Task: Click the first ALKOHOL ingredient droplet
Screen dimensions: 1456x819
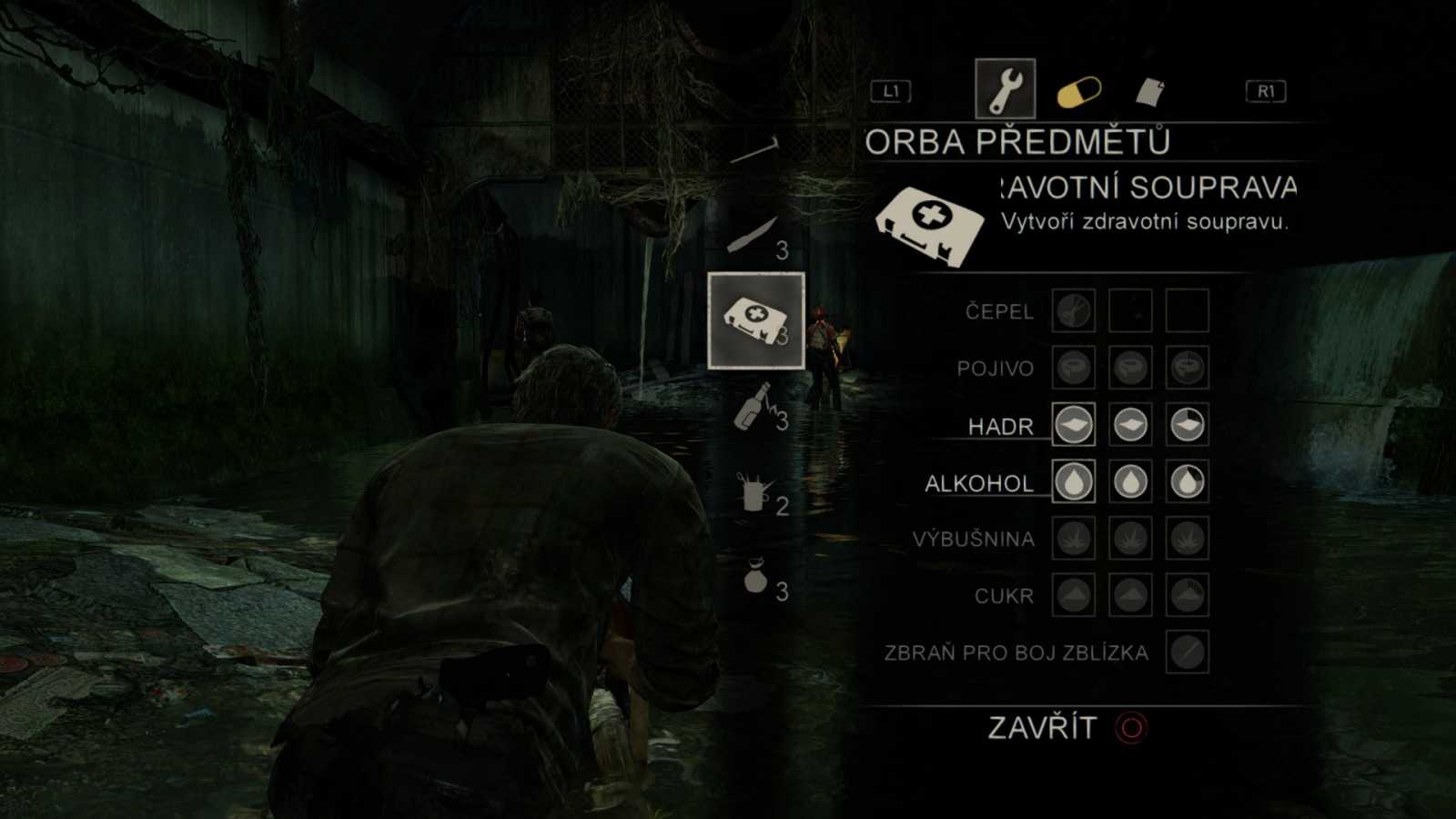Action: tap(1072, 482)
